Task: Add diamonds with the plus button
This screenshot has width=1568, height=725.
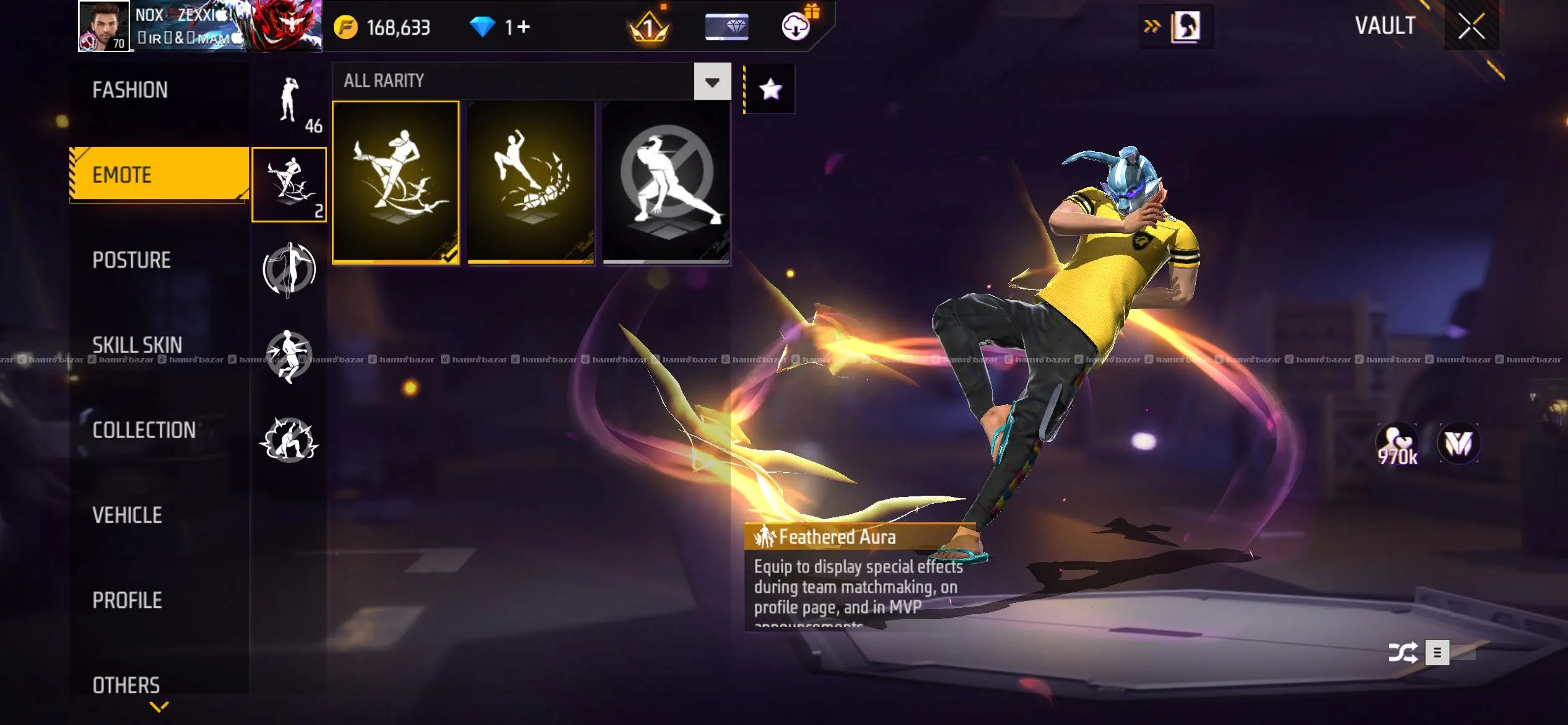Action: [x=524, y=27]
